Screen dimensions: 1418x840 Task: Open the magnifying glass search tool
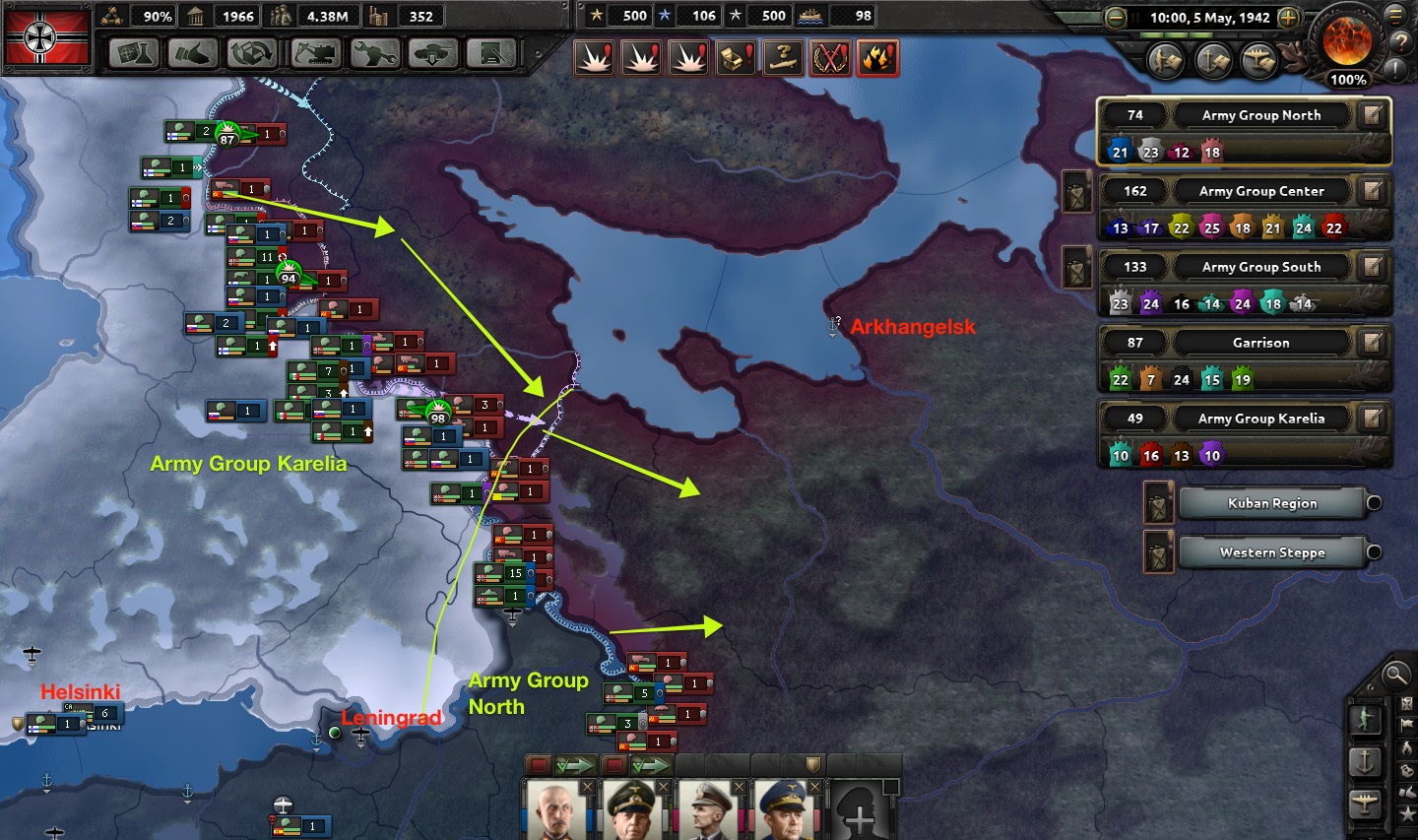click(1394, 675)
